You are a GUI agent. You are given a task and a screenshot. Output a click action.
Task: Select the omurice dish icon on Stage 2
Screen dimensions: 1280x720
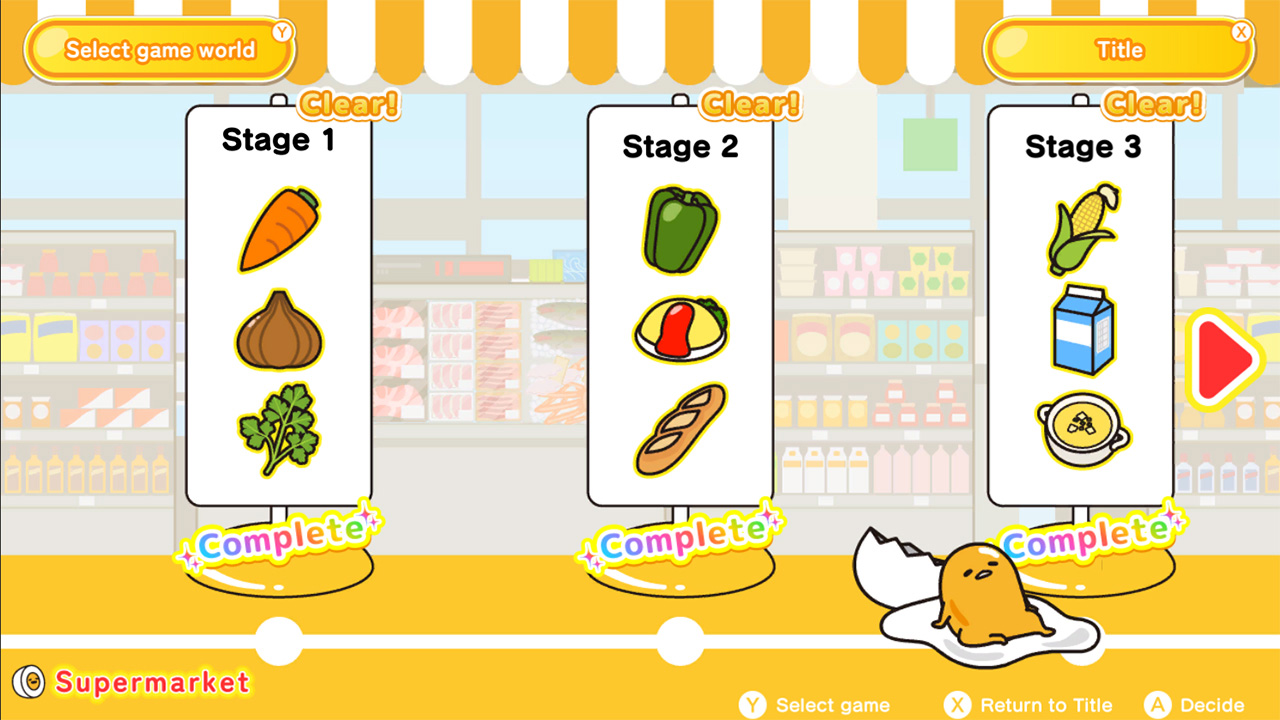point(679,331)
